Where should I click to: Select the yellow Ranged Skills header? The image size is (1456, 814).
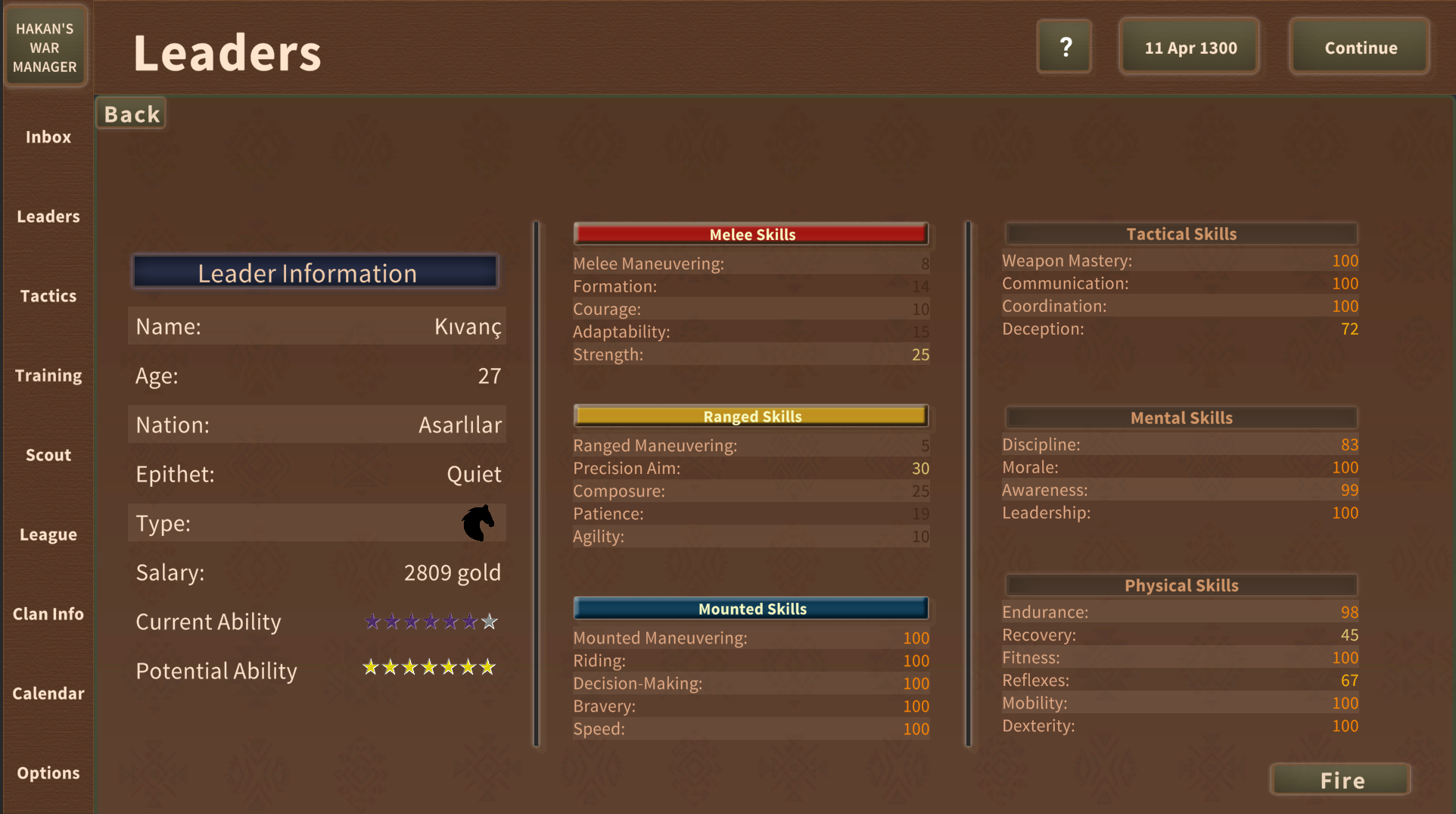coord(751,416)
